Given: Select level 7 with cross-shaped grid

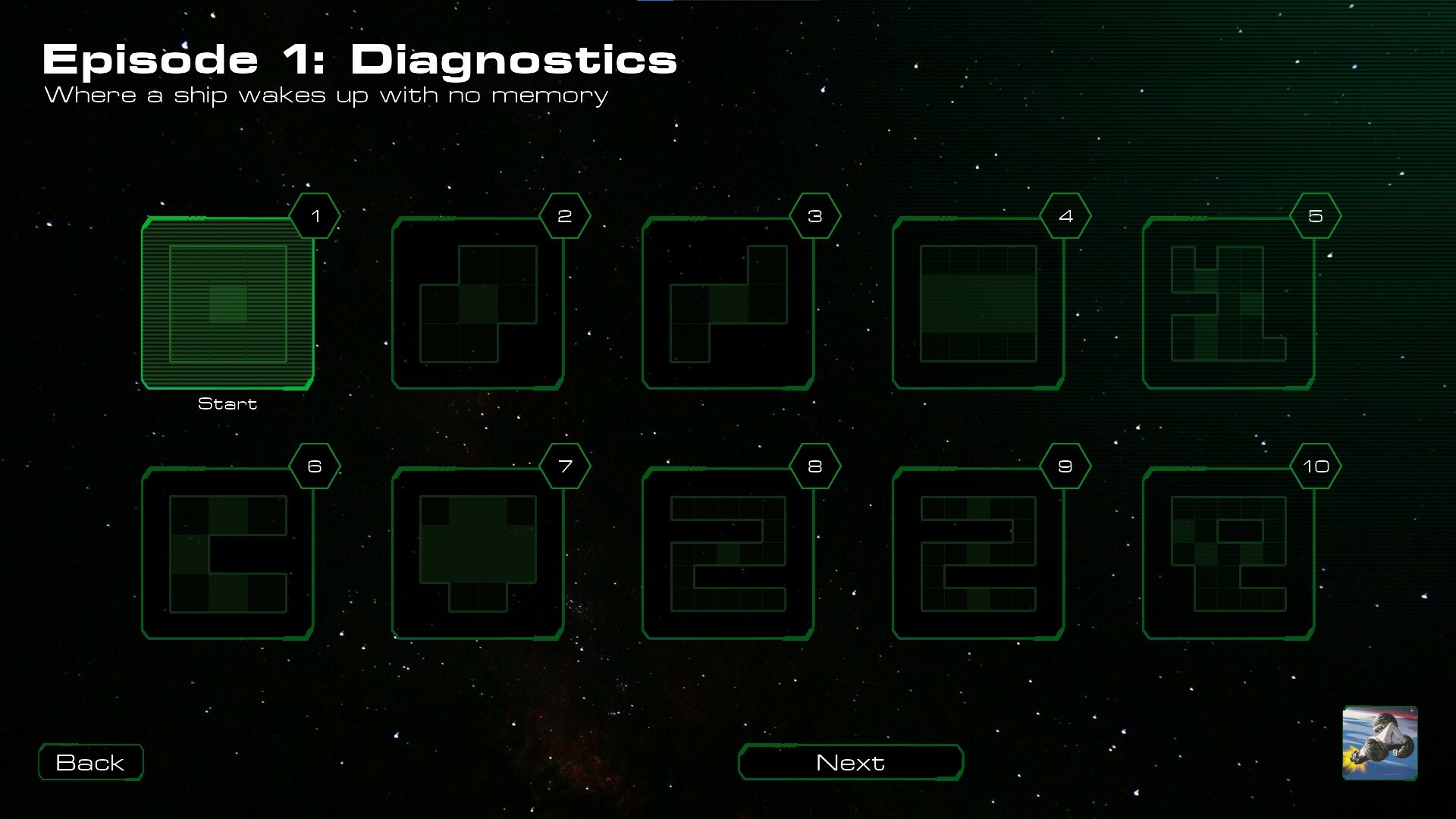Looking at the screenshot, I should [x=478, y=554].
